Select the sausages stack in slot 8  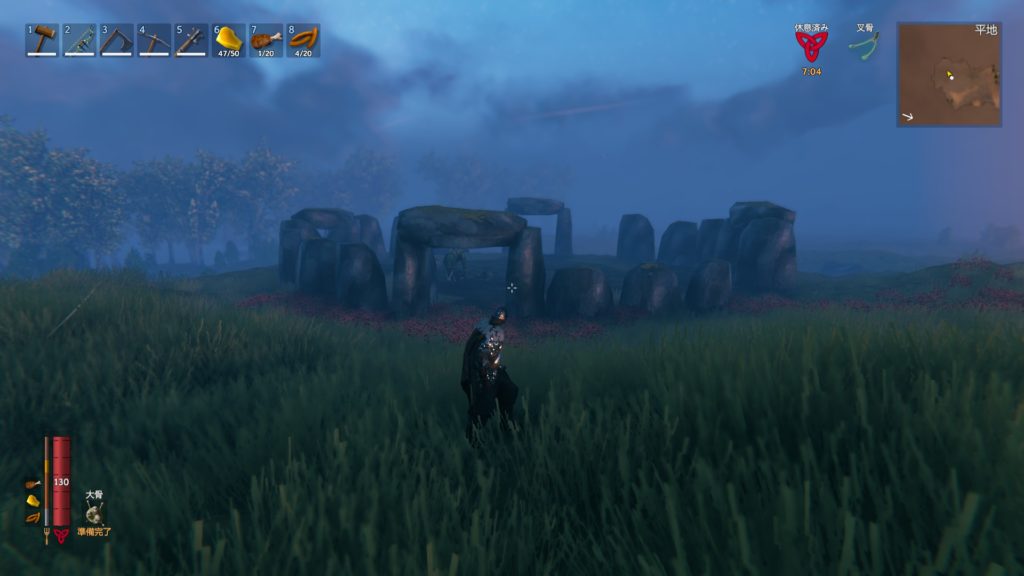[303, 40]
